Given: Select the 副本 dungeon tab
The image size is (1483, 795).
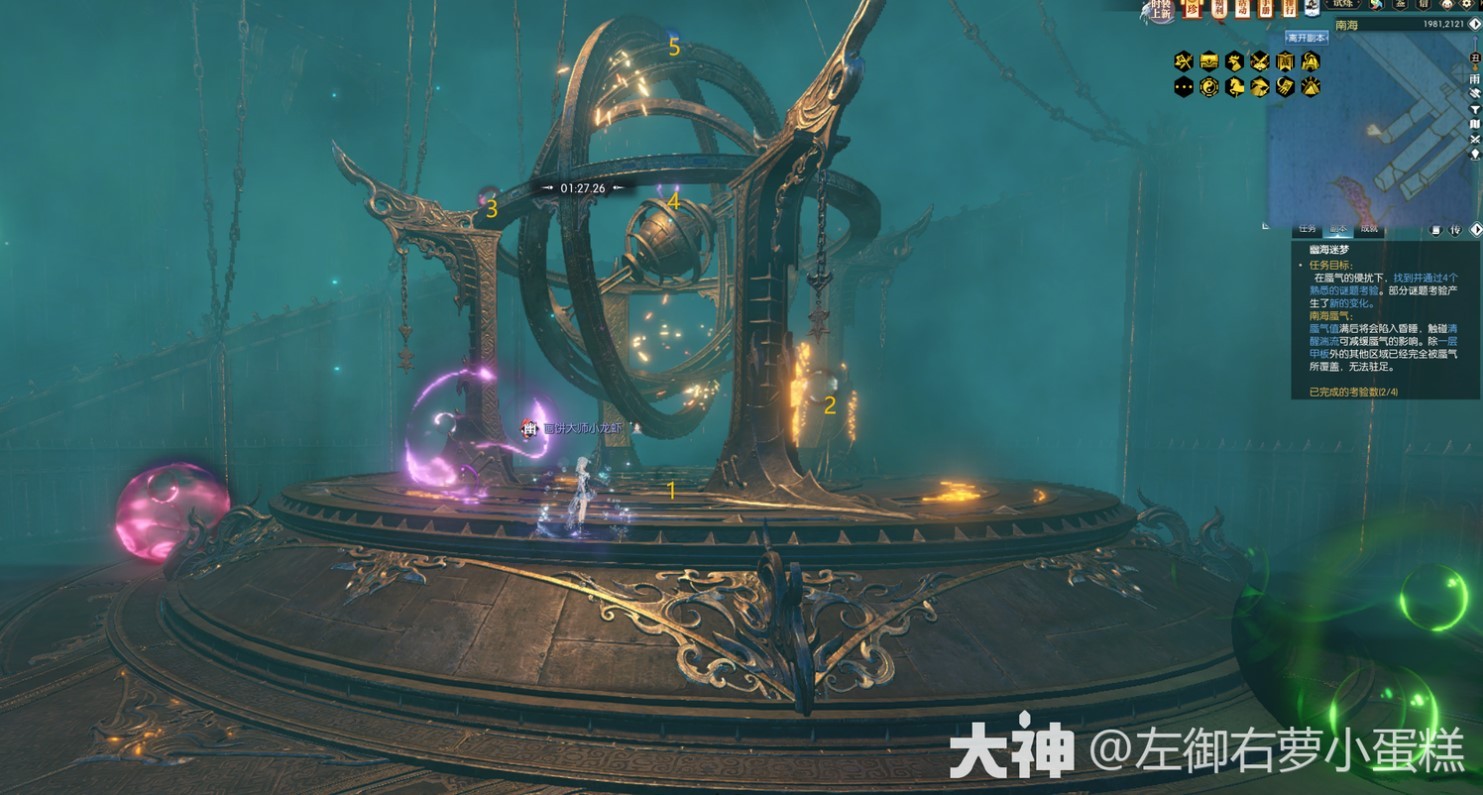Looking at the screenshot, I should click(1338, 229).
